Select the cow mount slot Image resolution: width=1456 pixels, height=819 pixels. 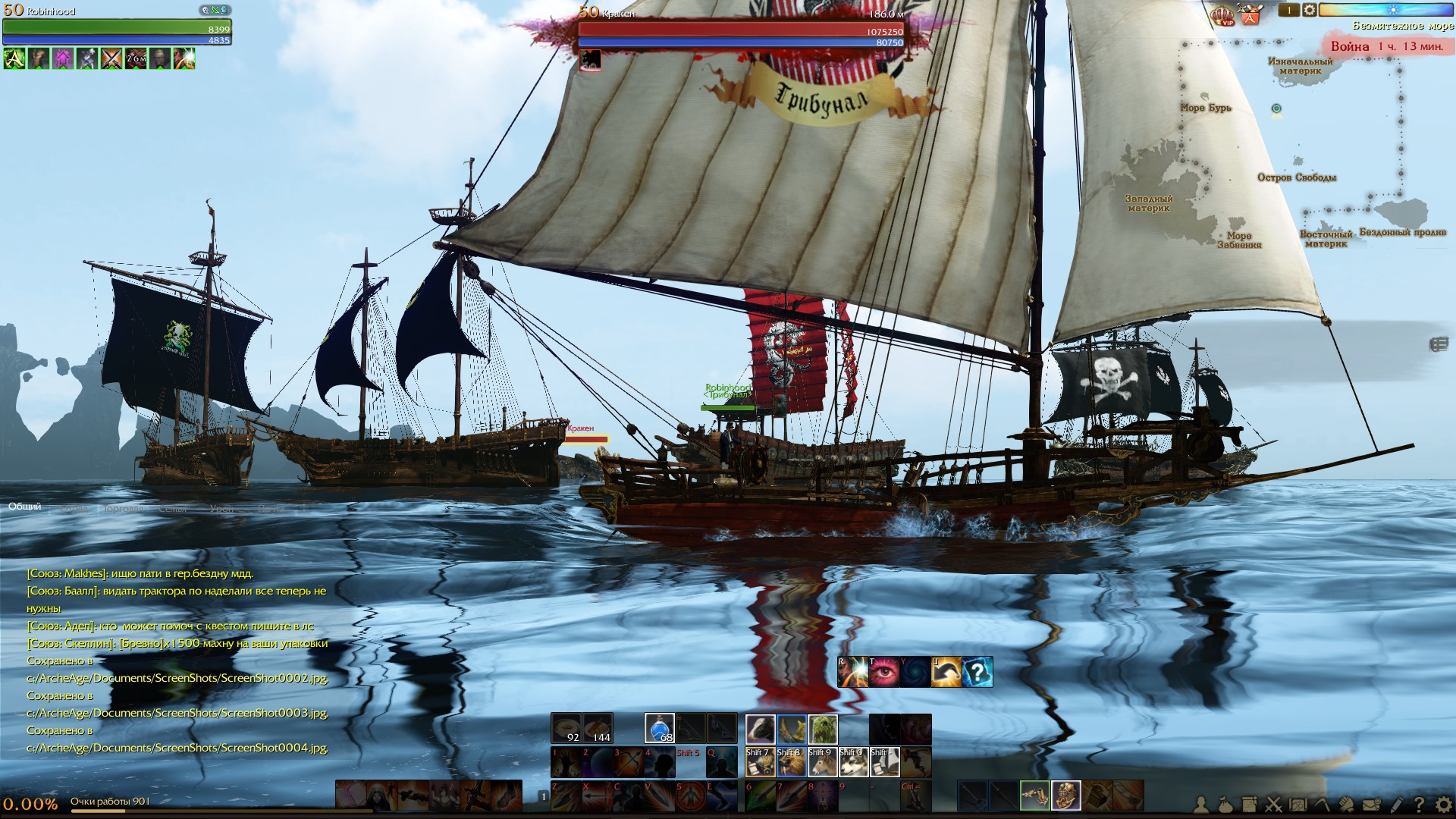point(760,729)
